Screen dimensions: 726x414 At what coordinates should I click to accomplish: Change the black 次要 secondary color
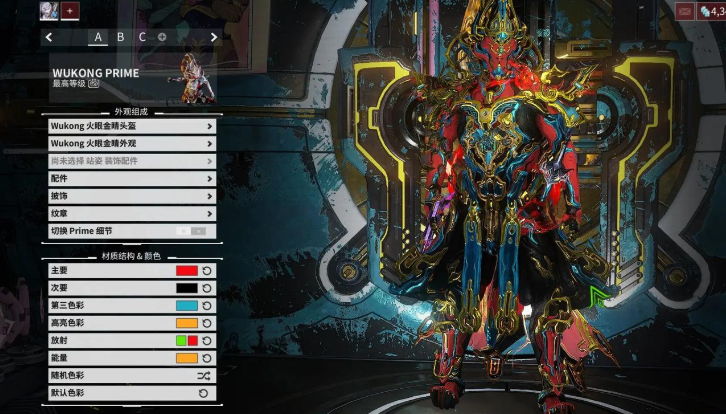click(x=186, y=288)
